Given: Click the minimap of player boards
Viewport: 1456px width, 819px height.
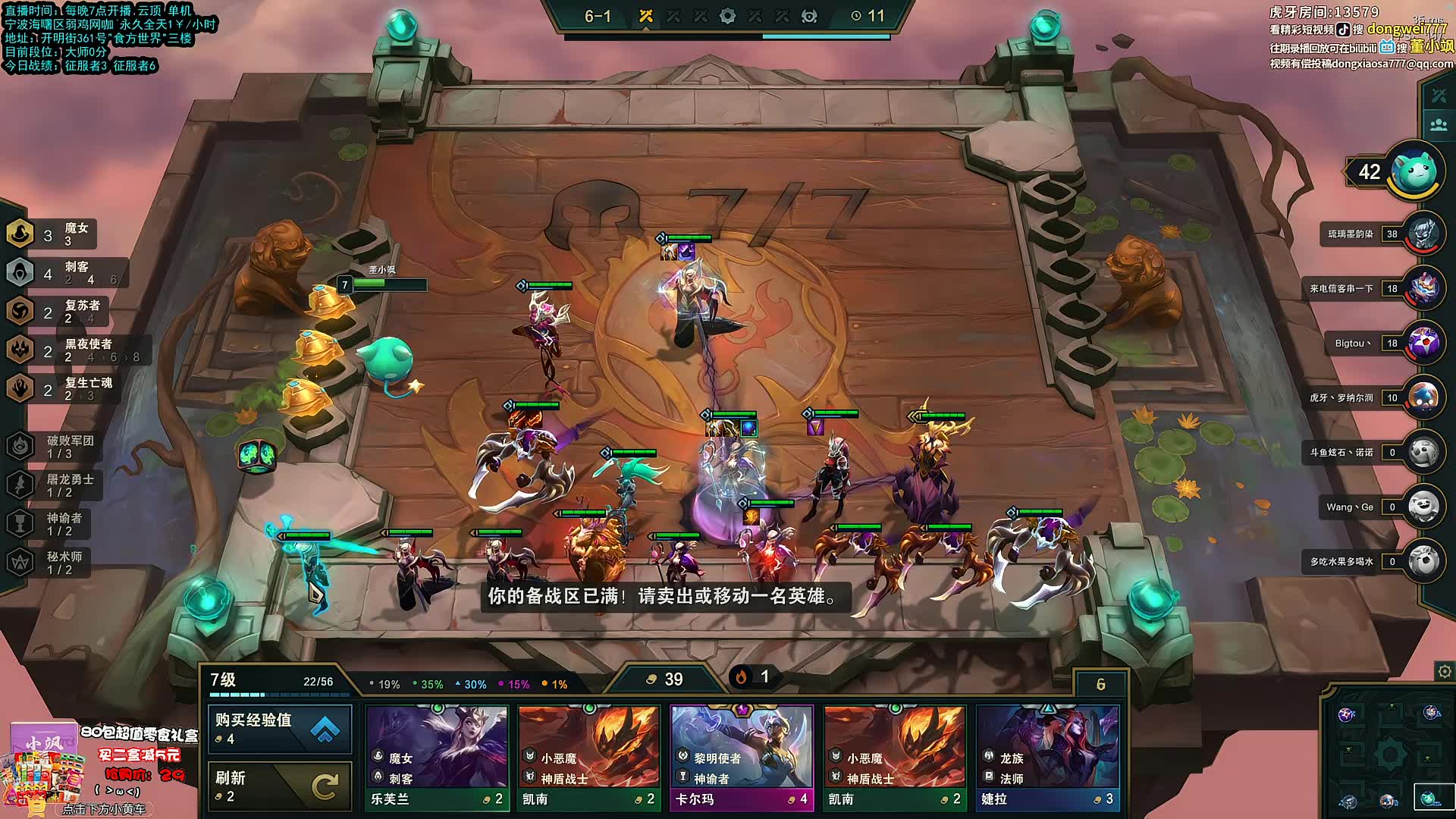Looking at the screenshot, I should tap(1388, 755).
